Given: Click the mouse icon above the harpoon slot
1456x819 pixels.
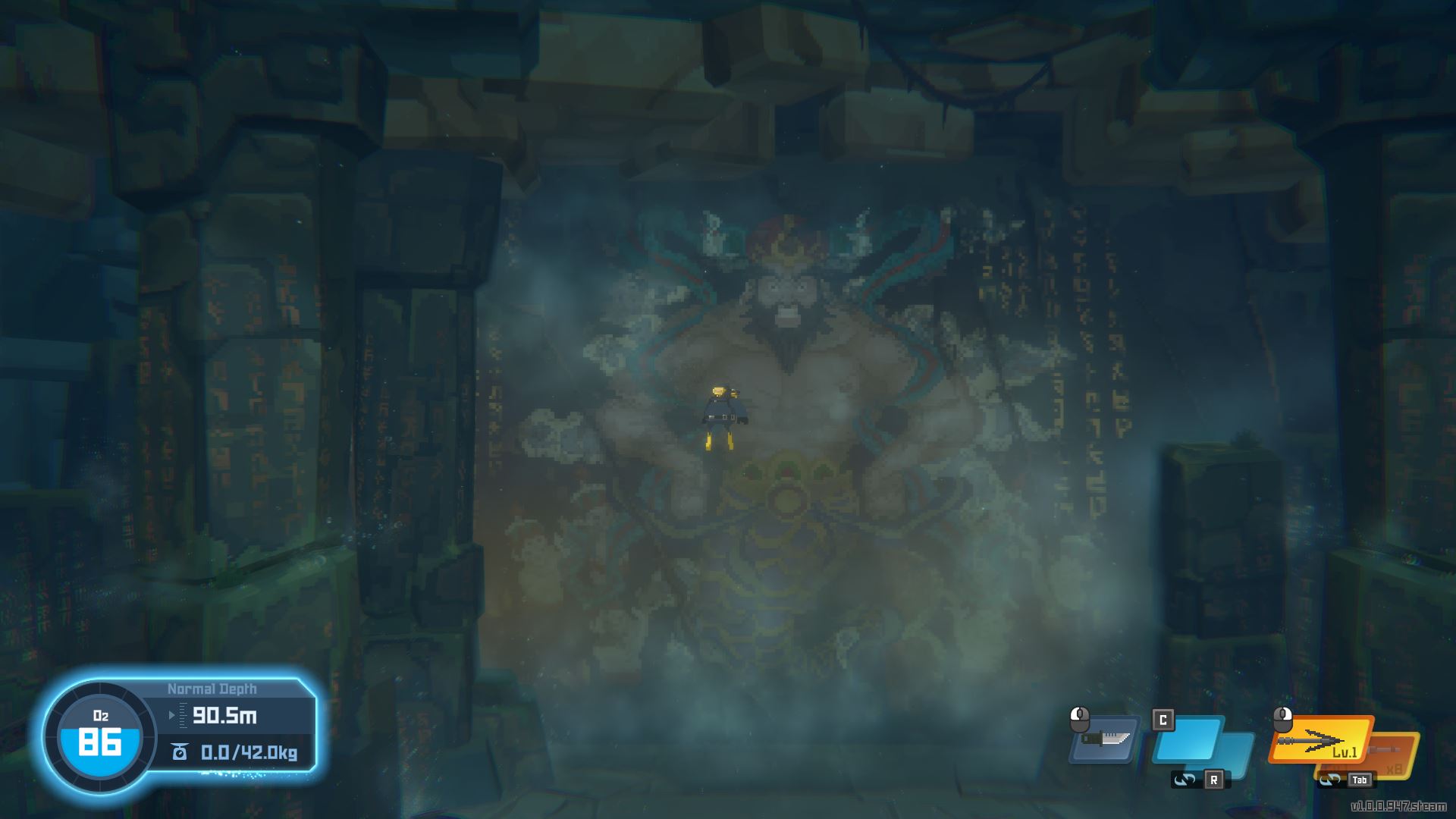Looking at the screenshot, I should 1283,719.
